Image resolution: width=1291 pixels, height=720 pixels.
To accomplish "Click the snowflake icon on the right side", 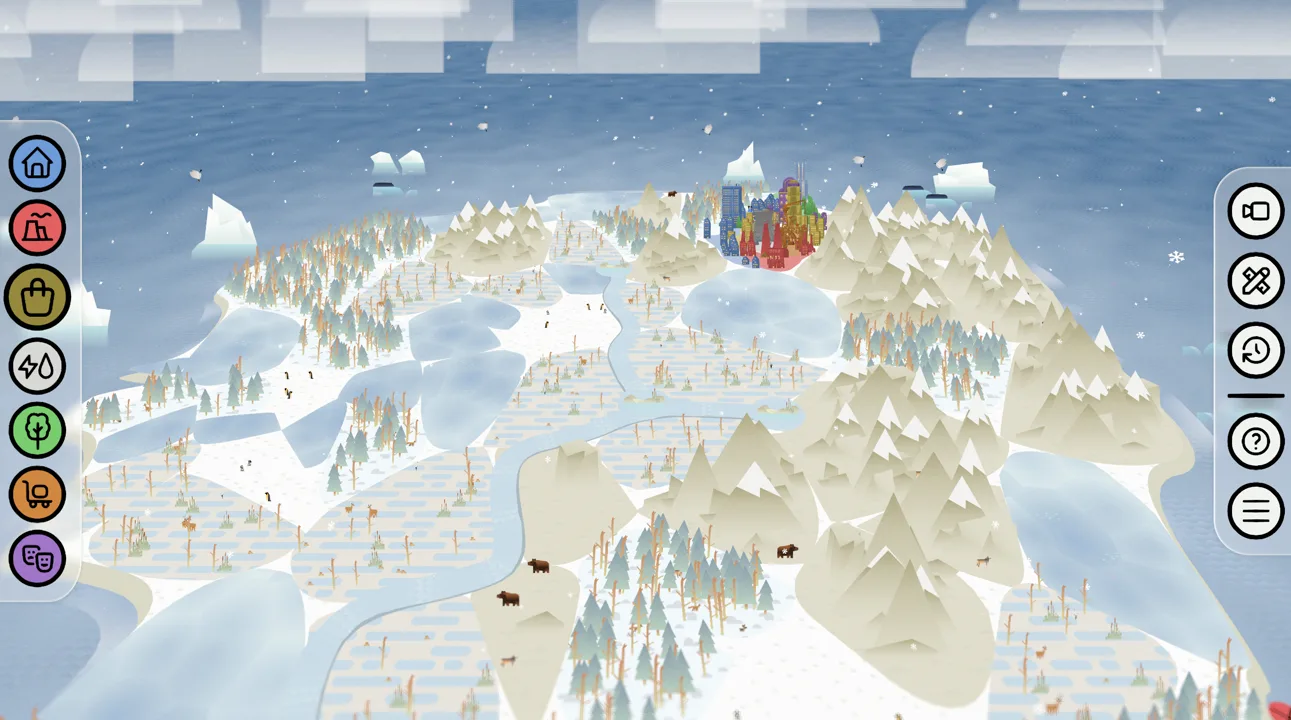I will coord(1175,258).
